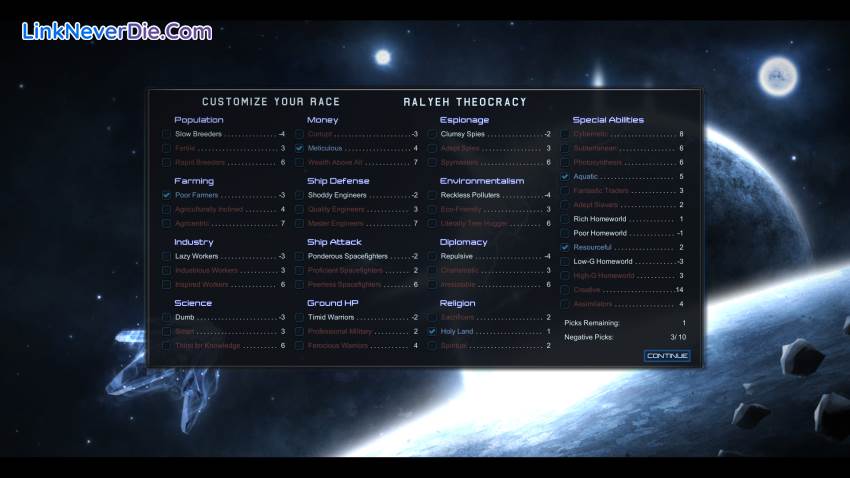
Task: Tick the Rich Homeworld checkbox
Action: [x=565, y=219]
